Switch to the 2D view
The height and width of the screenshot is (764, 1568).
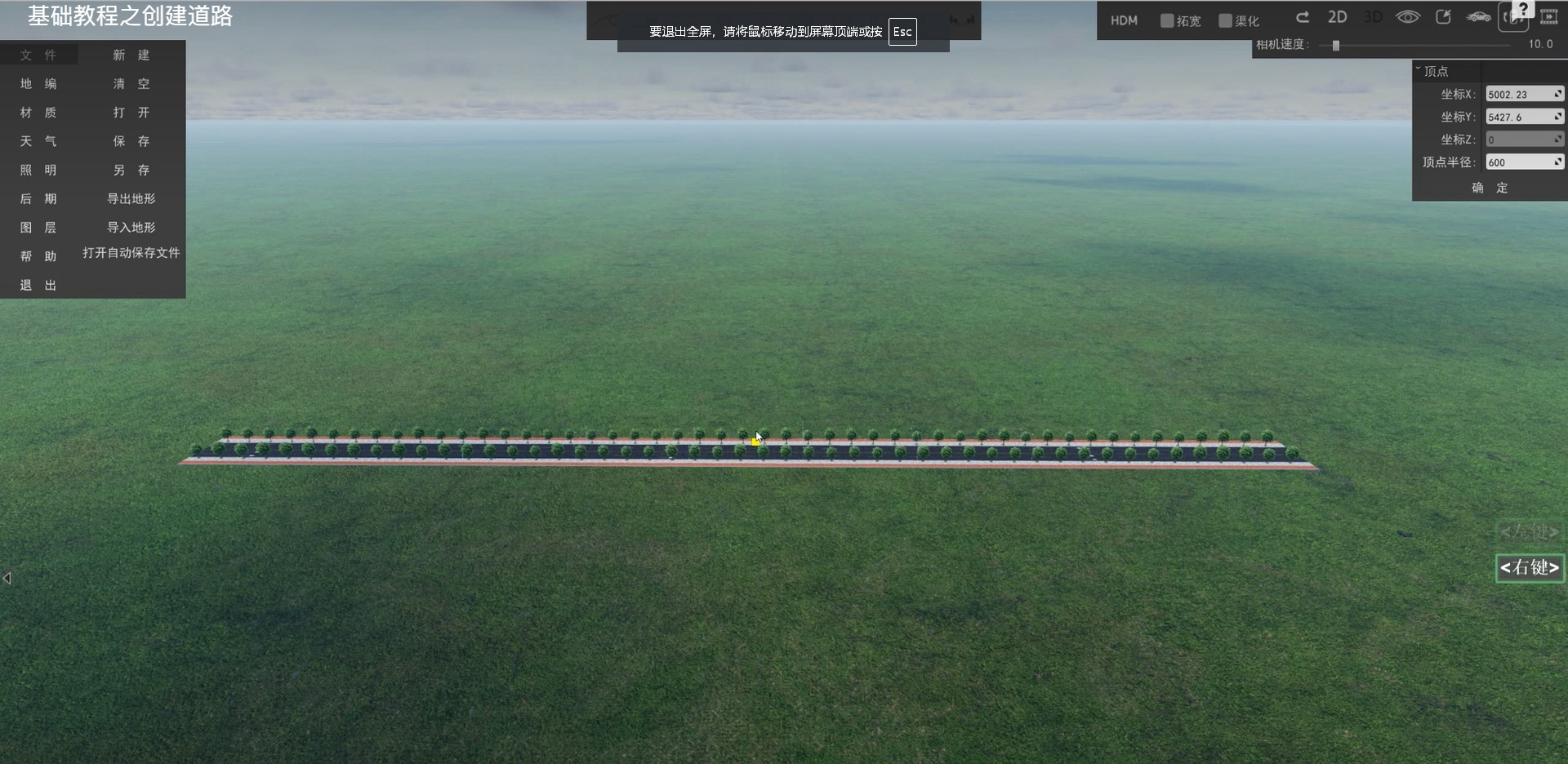1337,17
